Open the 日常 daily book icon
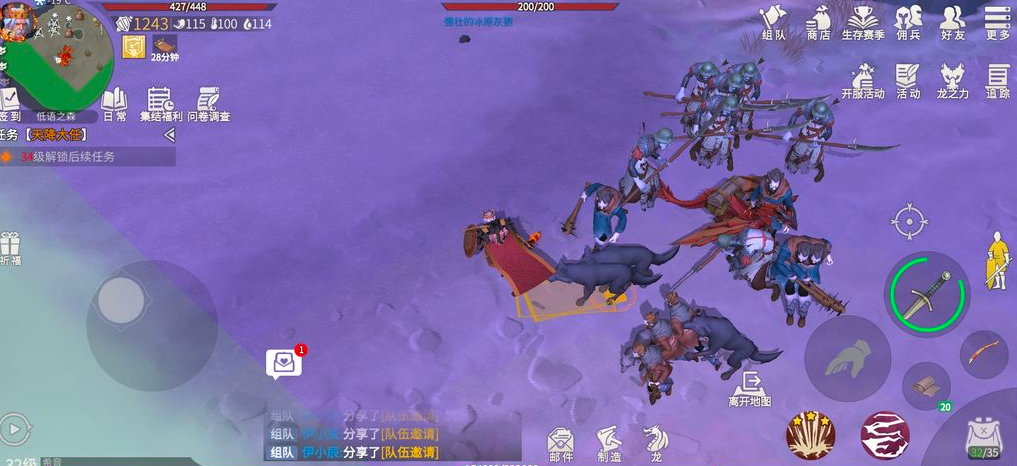The image size is (1017, 466). coord(114,103)
